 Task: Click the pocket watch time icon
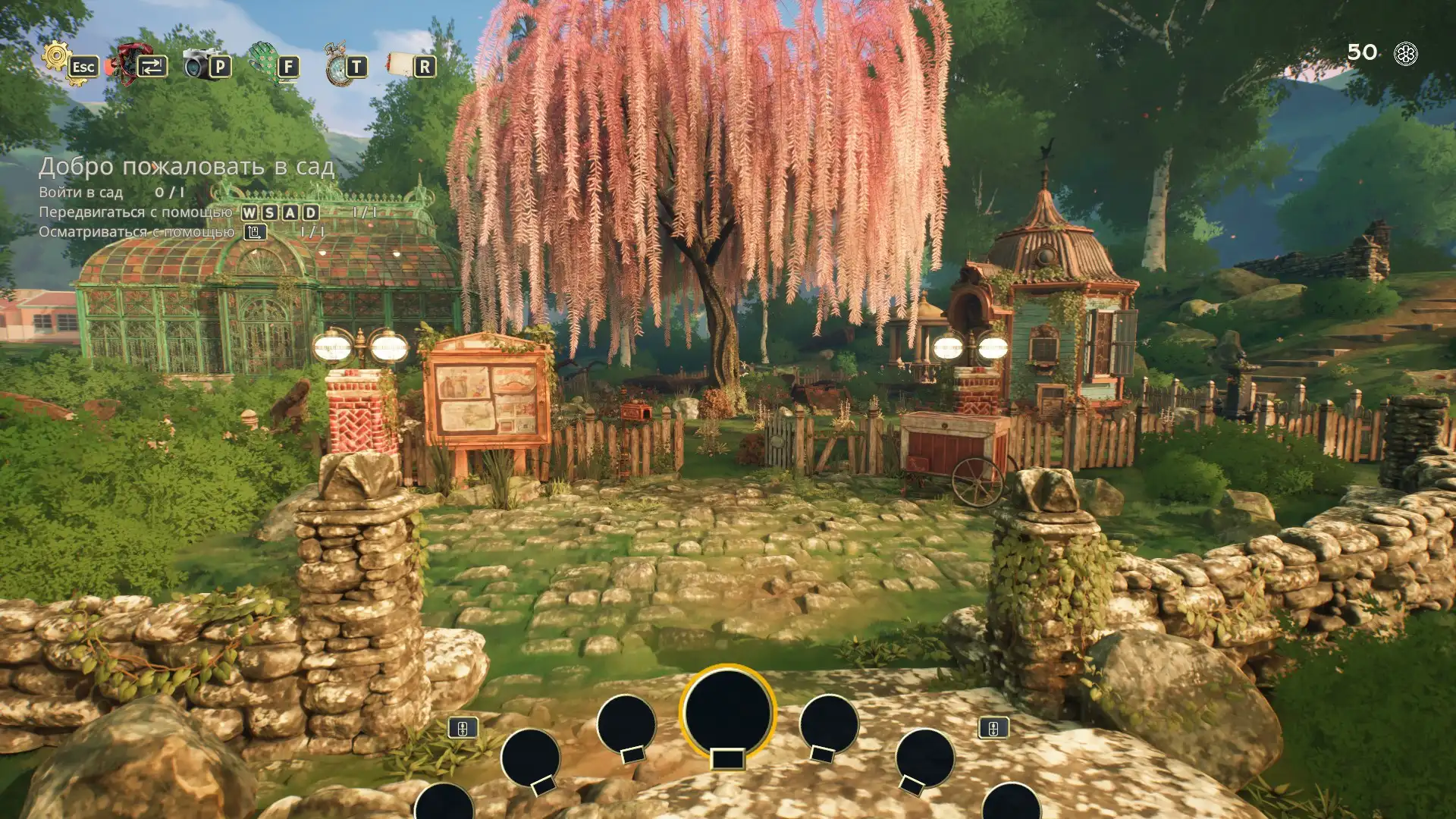click(337, 65)
